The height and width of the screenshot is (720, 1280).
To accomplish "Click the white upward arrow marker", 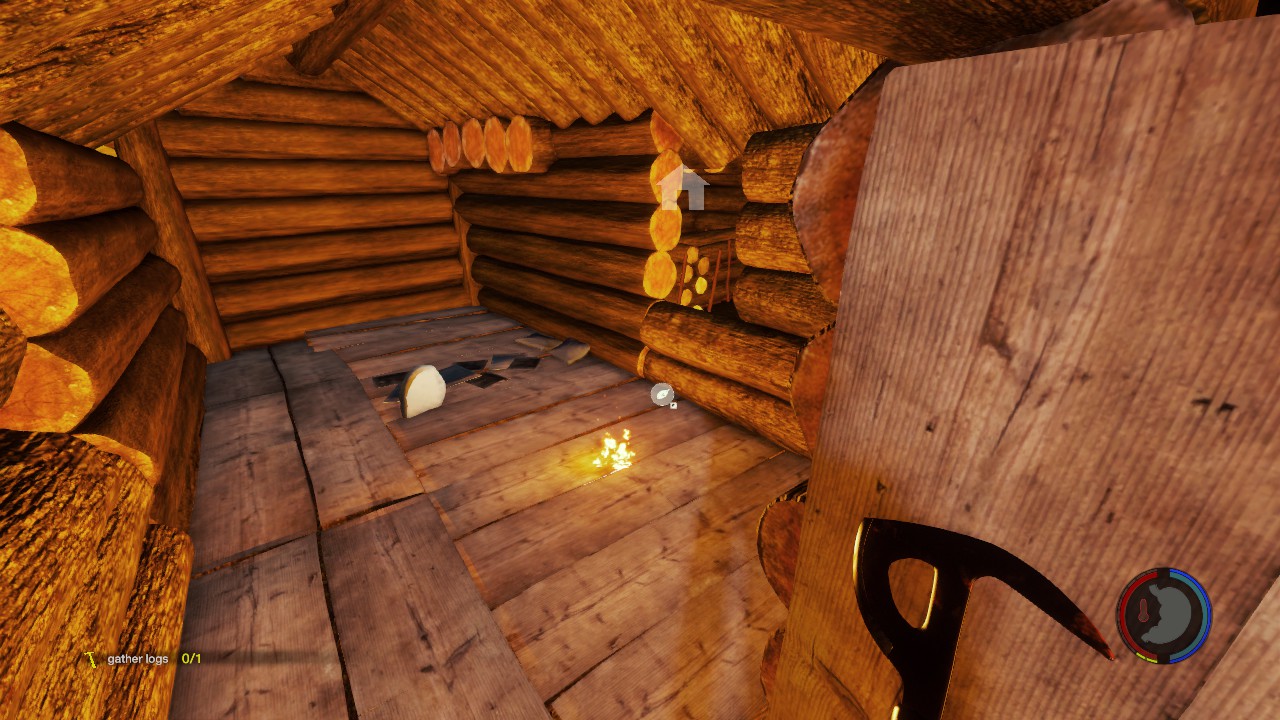I will 684,187.
